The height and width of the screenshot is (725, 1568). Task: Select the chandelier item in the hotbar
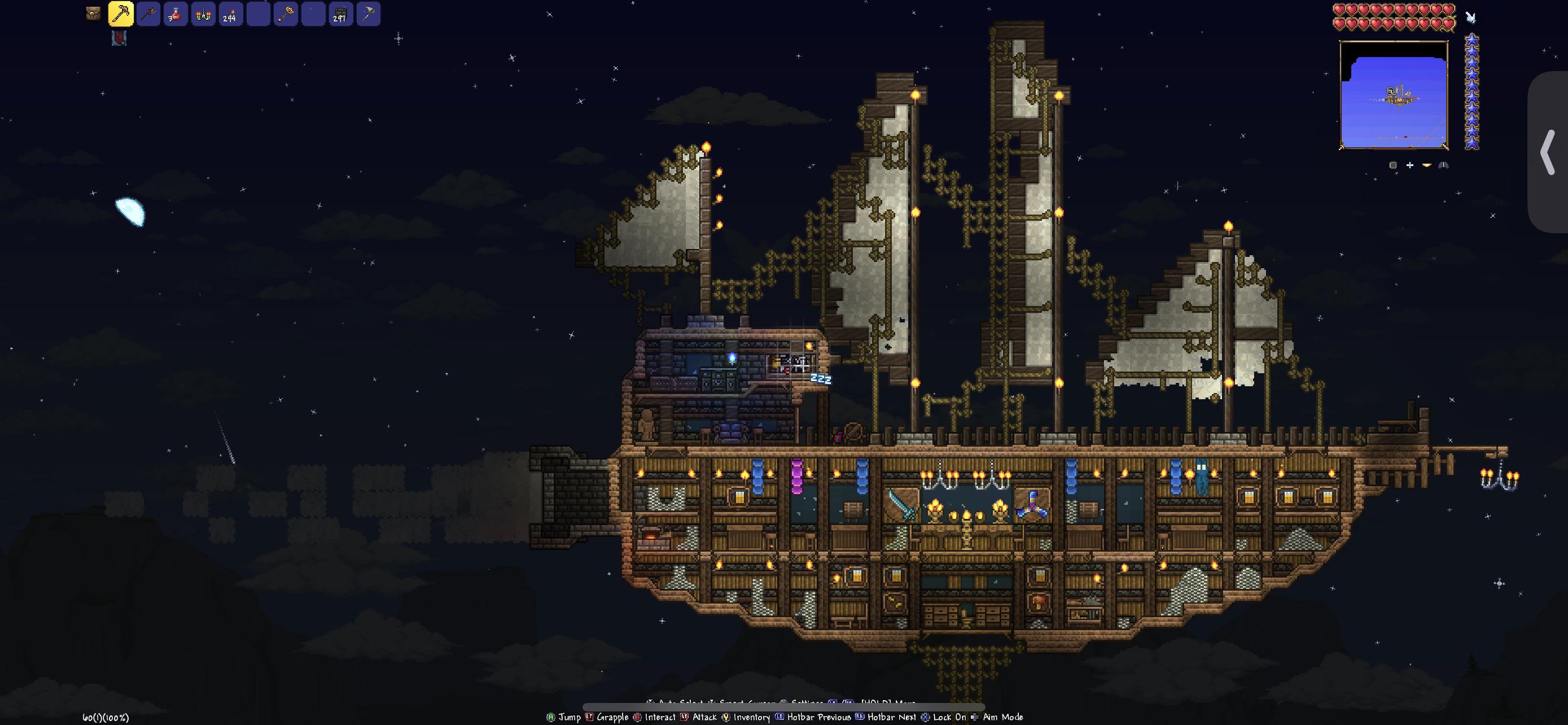tap(203, 15)
